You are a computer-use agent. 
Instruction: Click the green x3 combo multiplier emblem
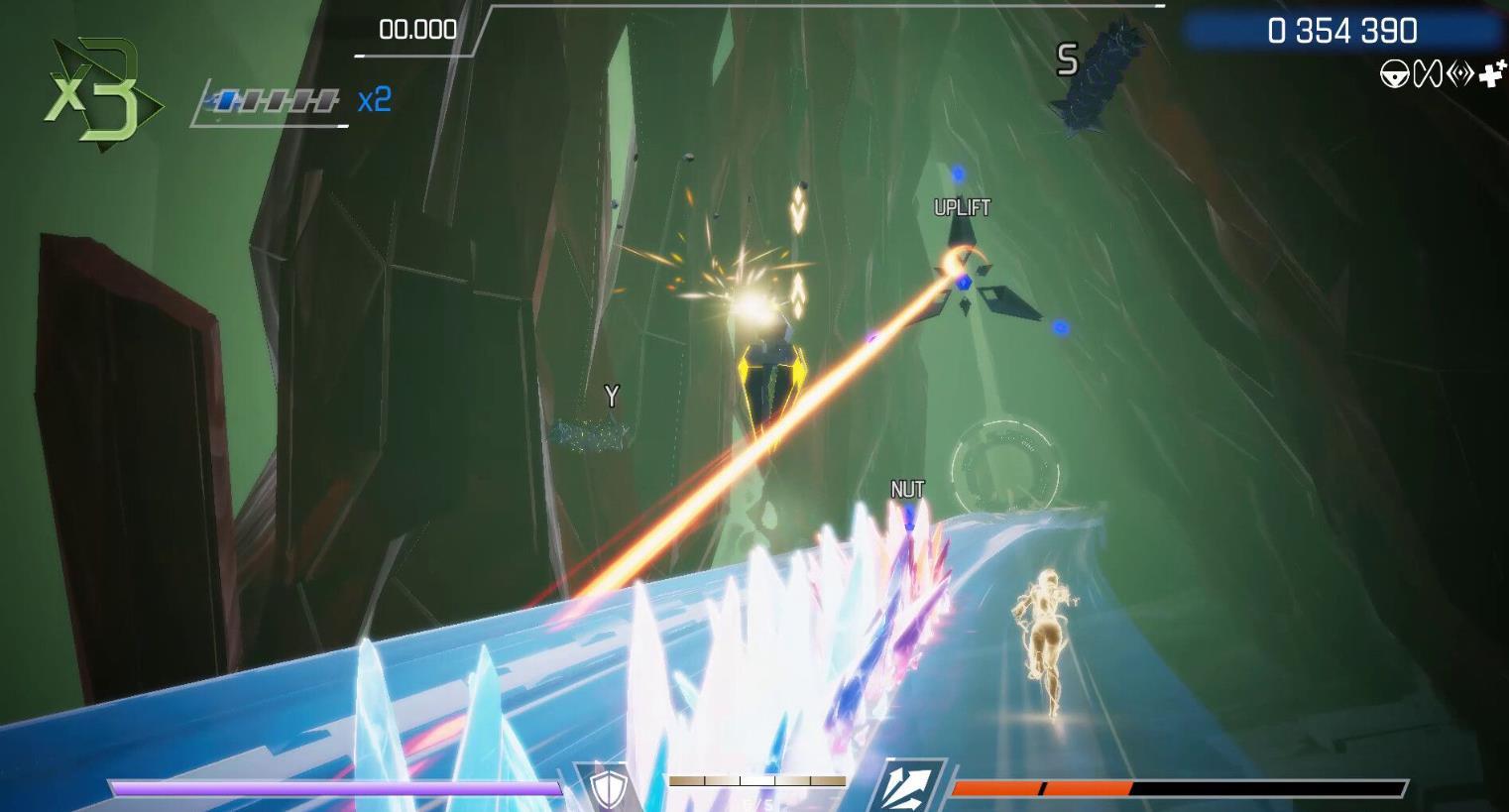[97, 96]
